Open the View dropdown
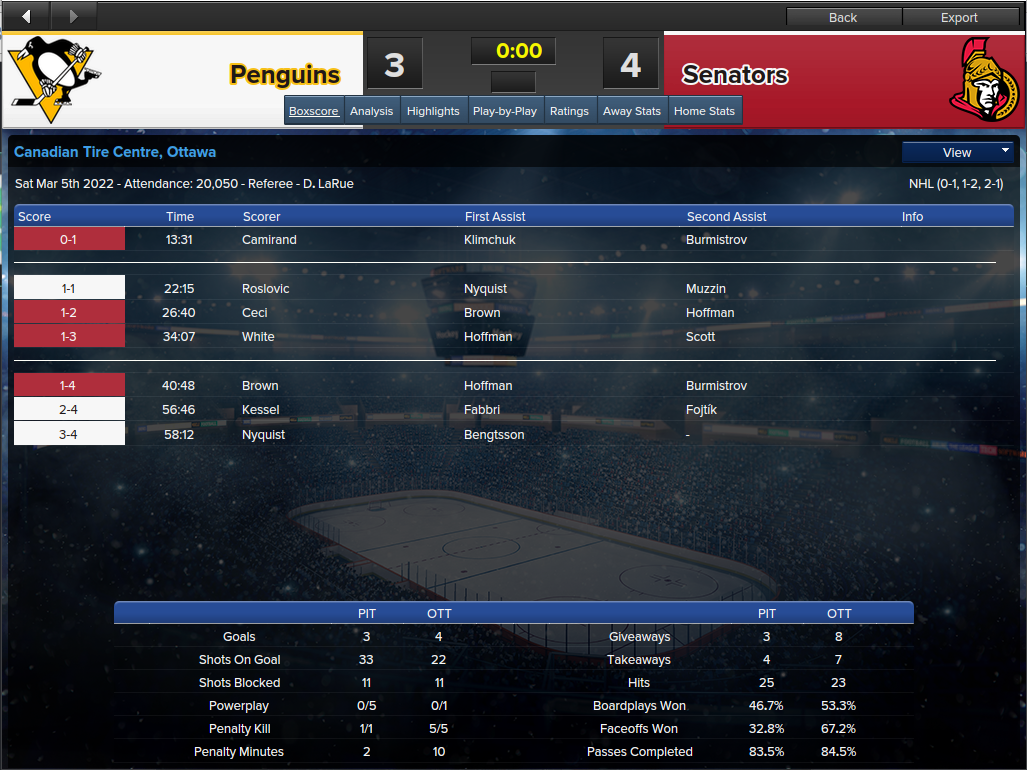 pos(958,152)
